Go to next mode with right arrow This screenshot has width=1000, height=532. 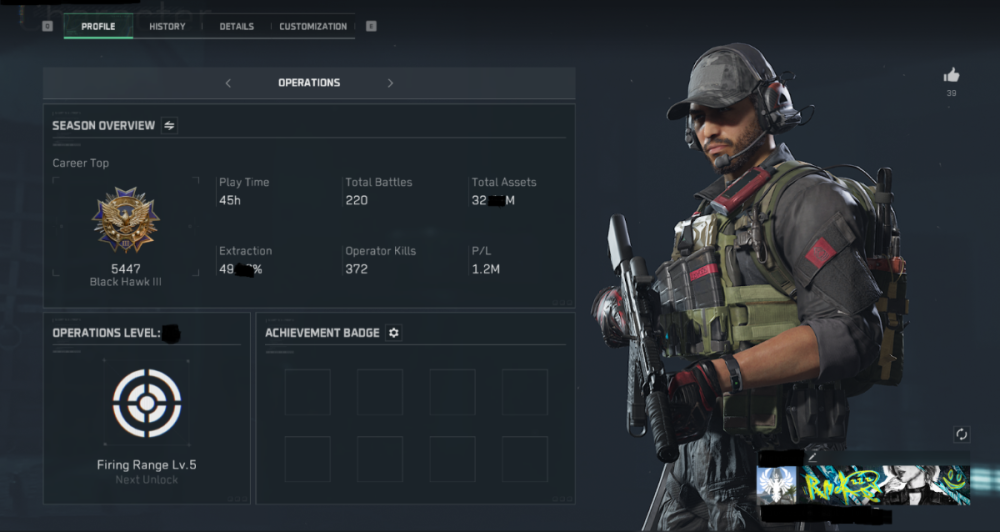click(x=390, y=83)
